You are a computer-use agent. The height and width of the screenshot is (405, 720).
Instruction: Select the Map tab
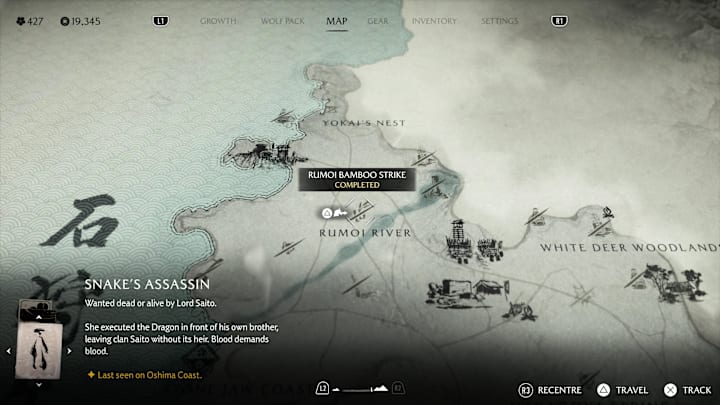coord(337,20)
